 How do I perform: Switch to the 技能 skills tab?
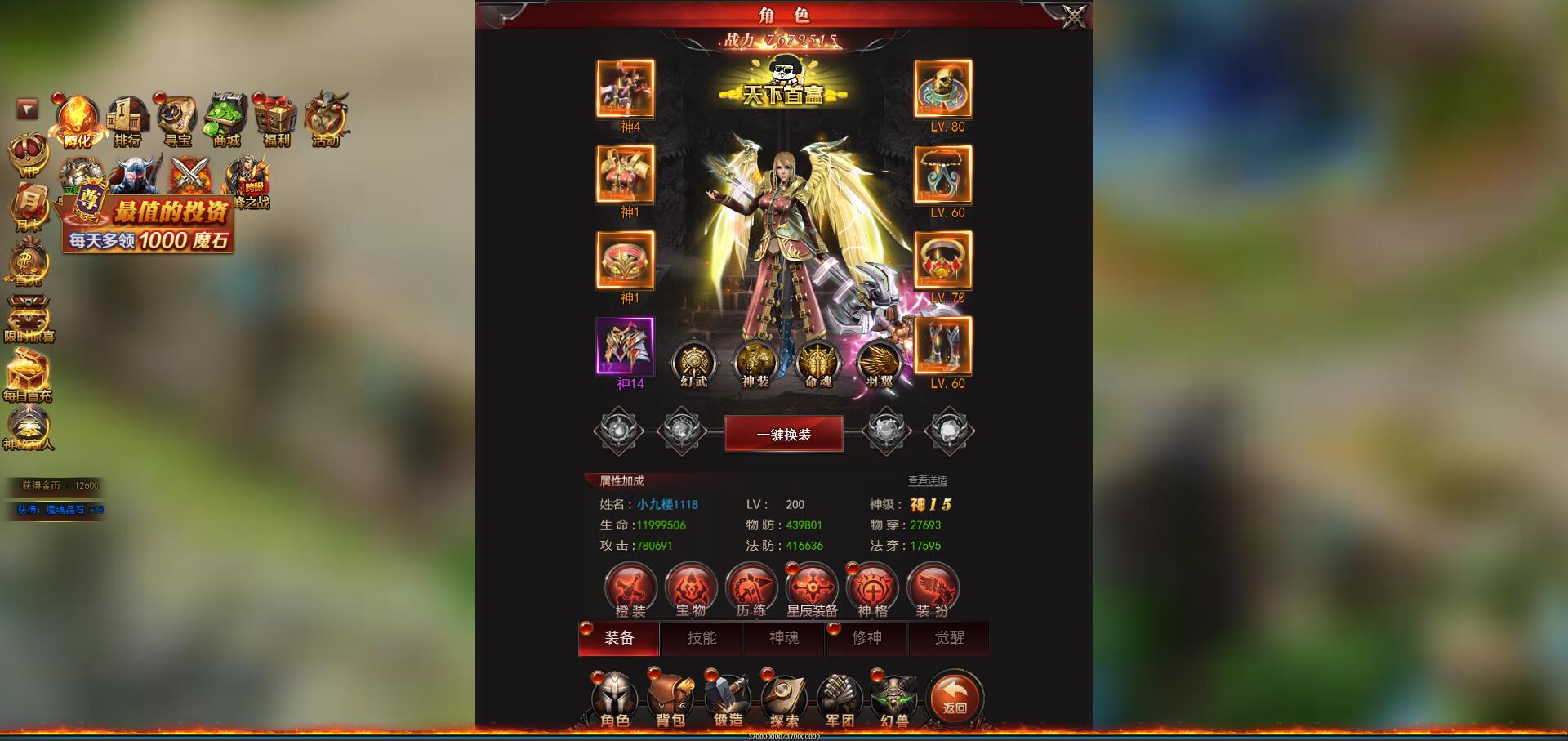click(x=701, y=639)
